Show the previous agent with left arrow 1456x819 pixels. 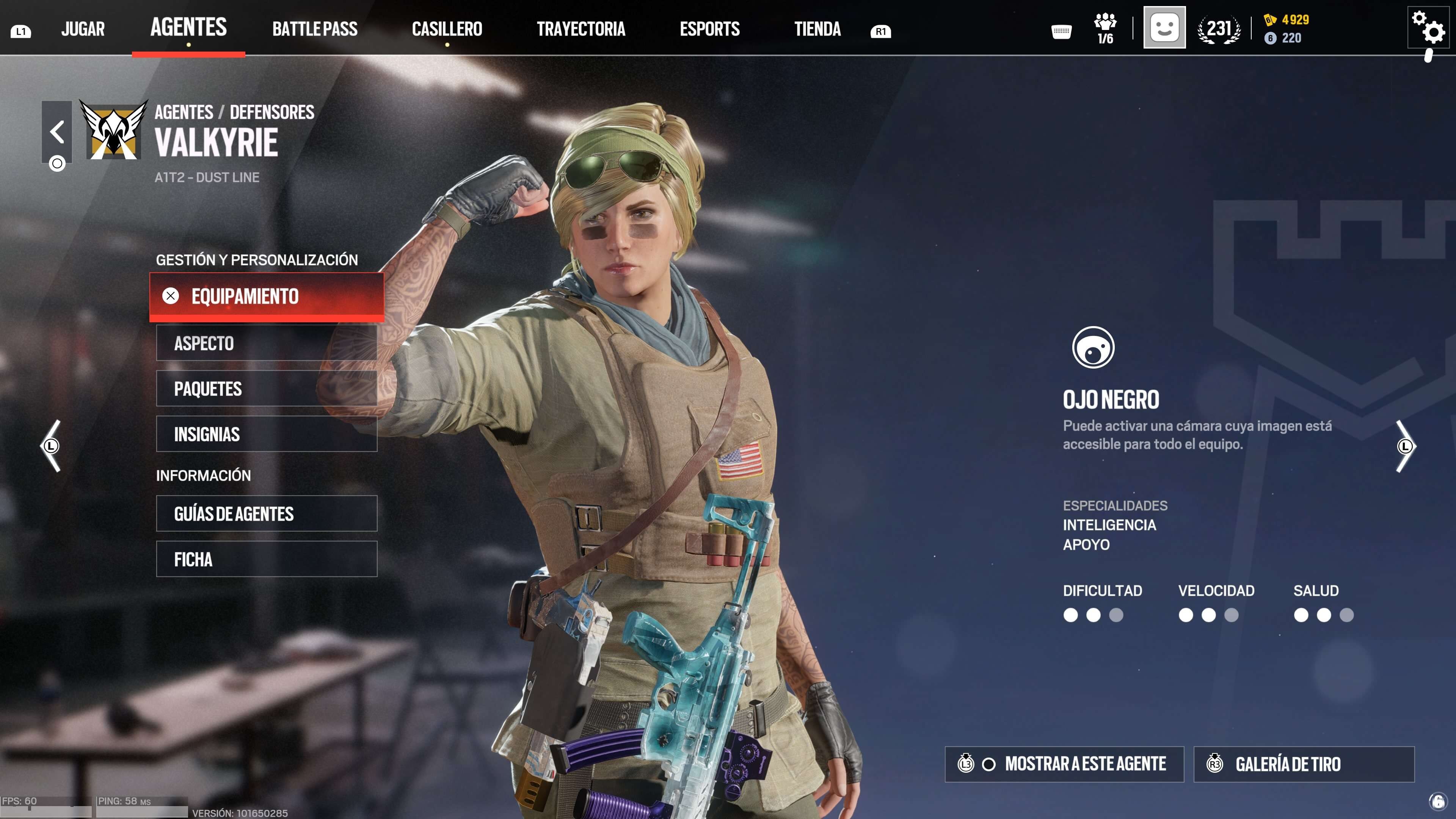[51, 446]
